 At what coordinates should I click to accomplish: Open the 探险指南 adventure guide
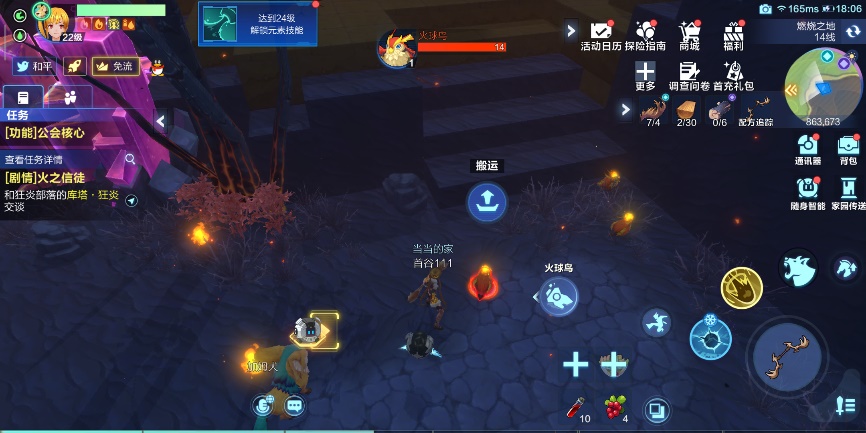(645, 33)
